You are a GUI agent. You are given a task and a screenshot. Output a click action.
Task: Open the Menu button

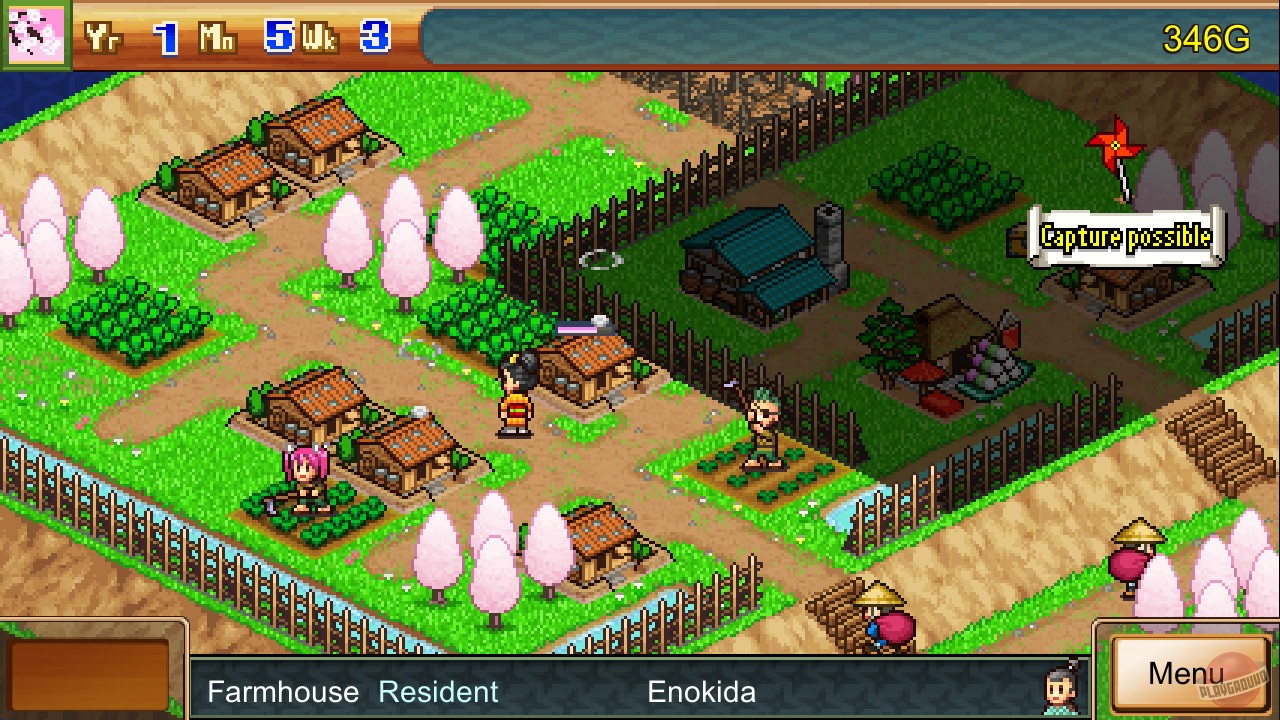click(x=1188, y=676)
